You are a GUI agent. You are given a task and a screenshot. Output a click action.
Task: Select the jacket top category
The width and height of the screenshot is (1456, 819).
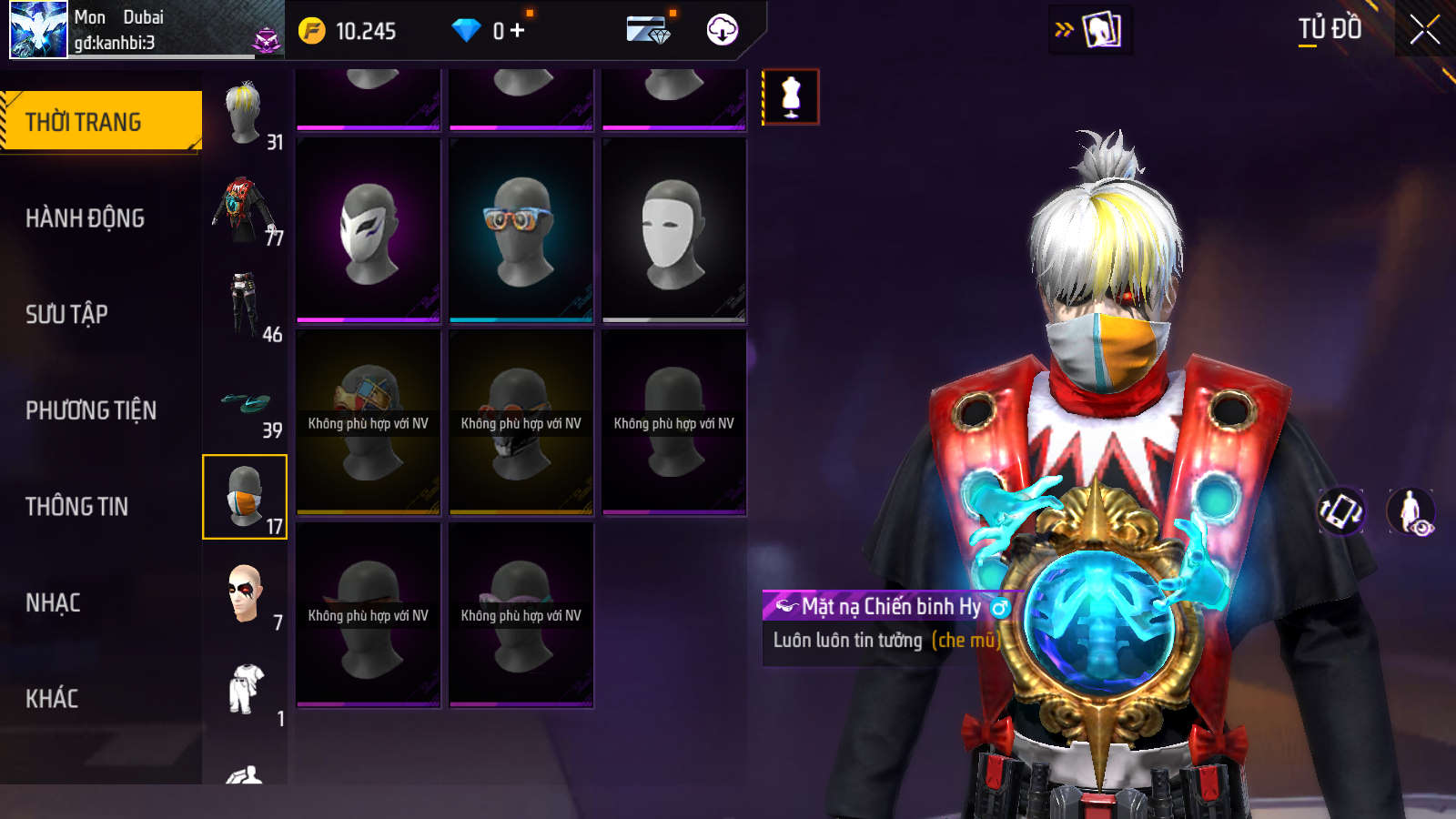(x=245, y=210)
